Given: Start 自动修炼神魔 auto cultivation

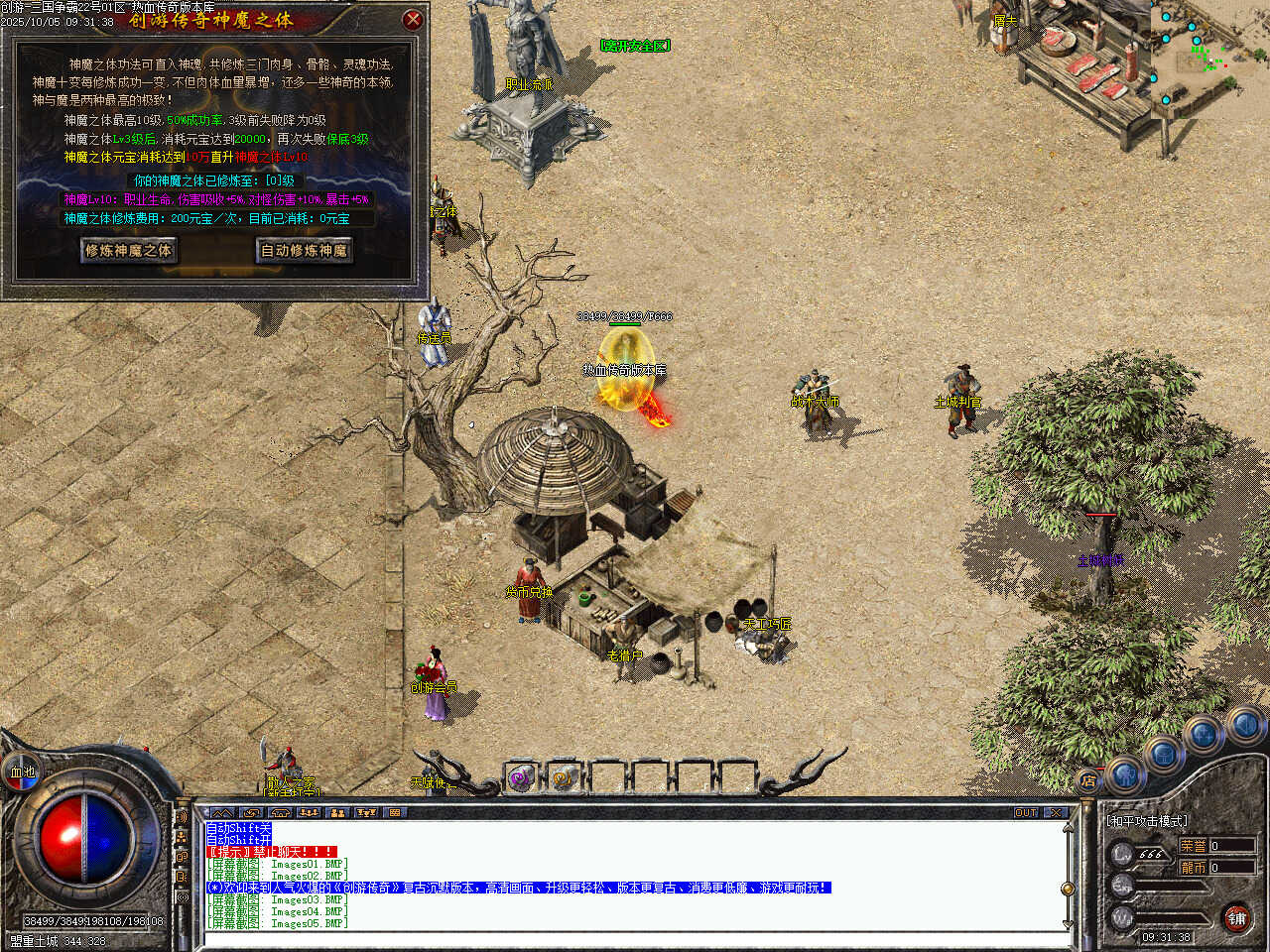Looking at the screenshot, I should pos(304,250).
